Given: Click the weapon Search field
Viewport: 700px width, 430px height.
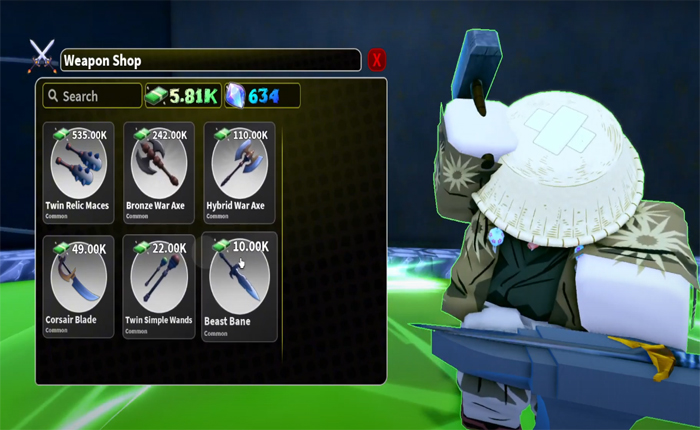Looking at the screenshot, I should click(x=92, y=96).
